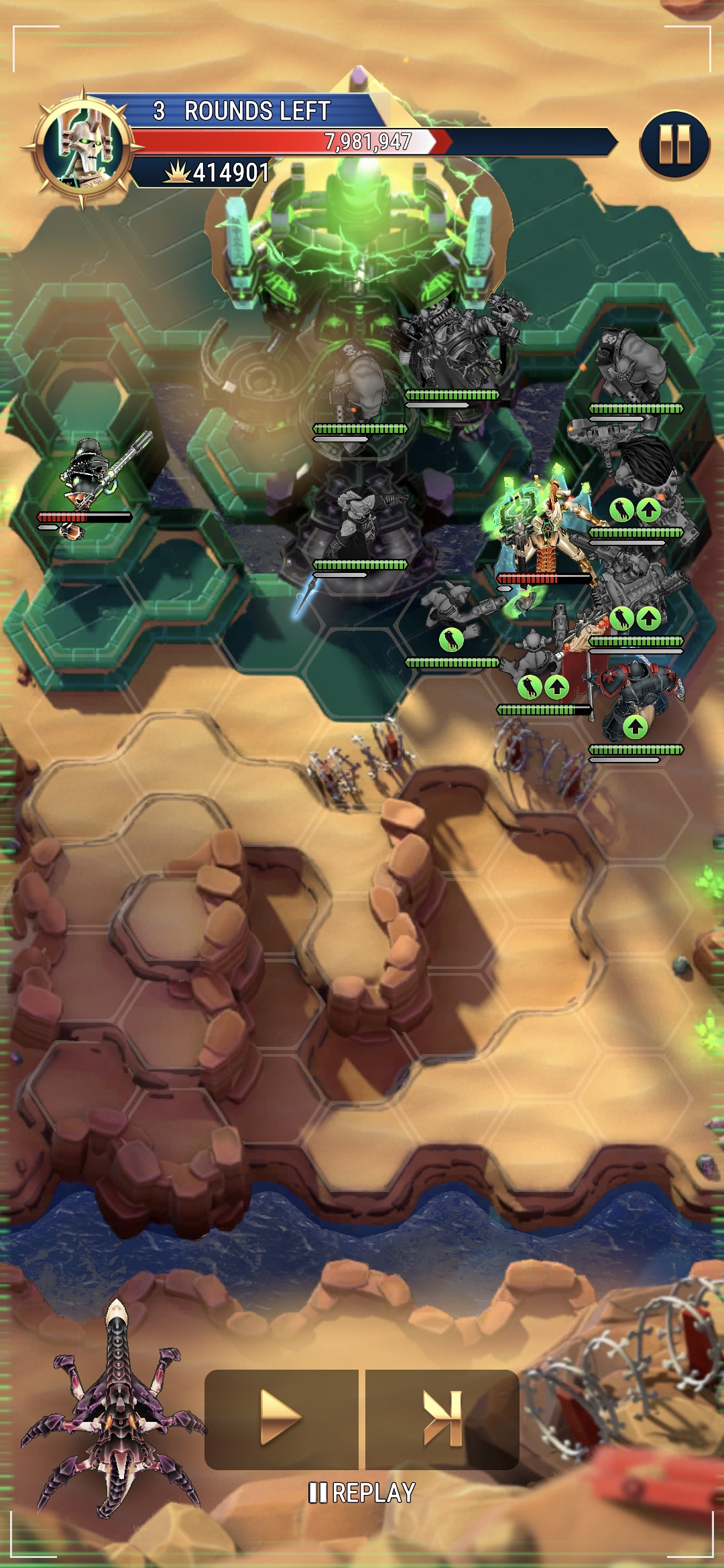Screen dimensions: 724x1568
Task: Skip to the end of the replay
Action: [442, 1418]
